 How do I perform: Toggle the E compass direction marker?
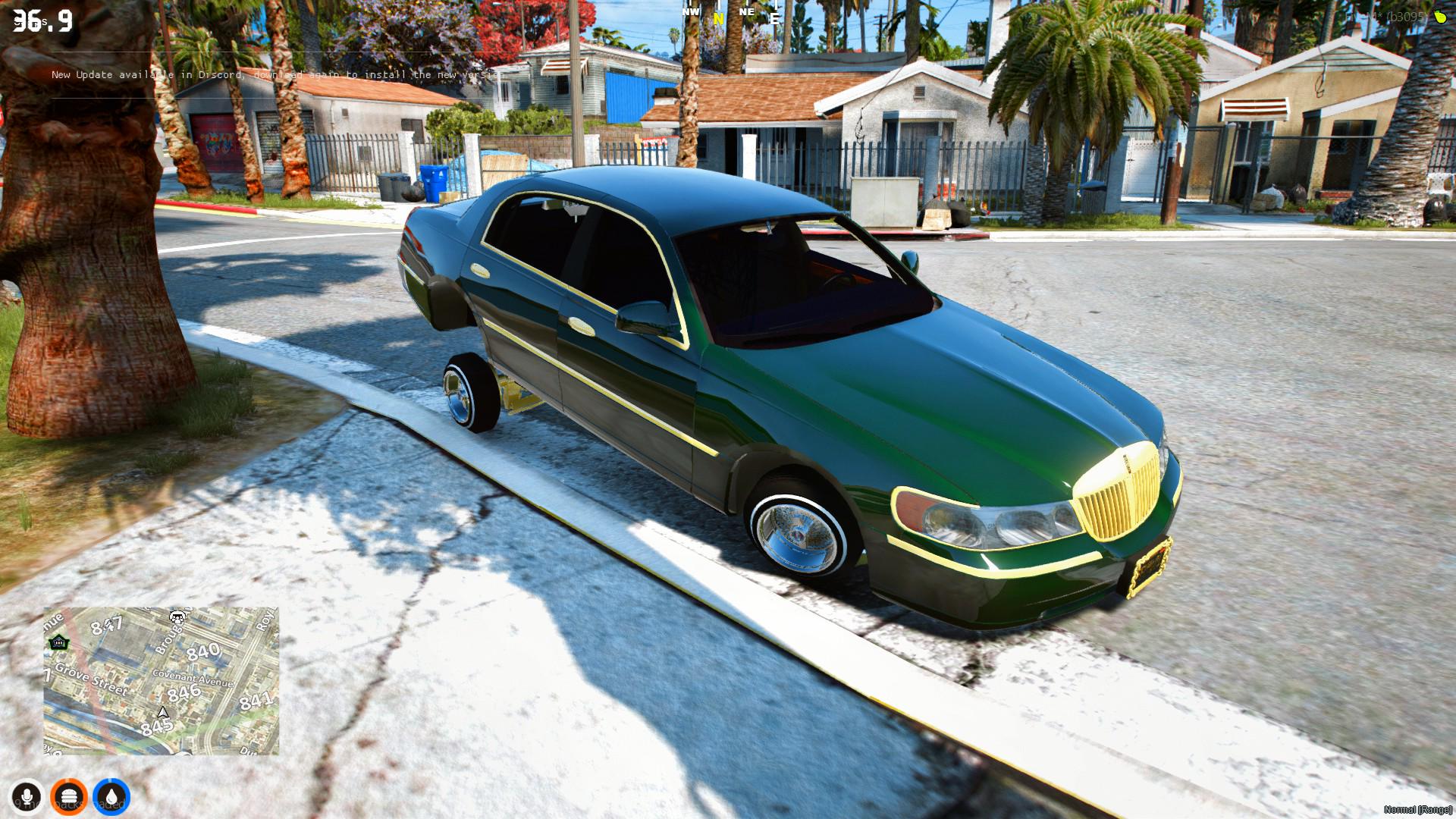tap(775, 19)
